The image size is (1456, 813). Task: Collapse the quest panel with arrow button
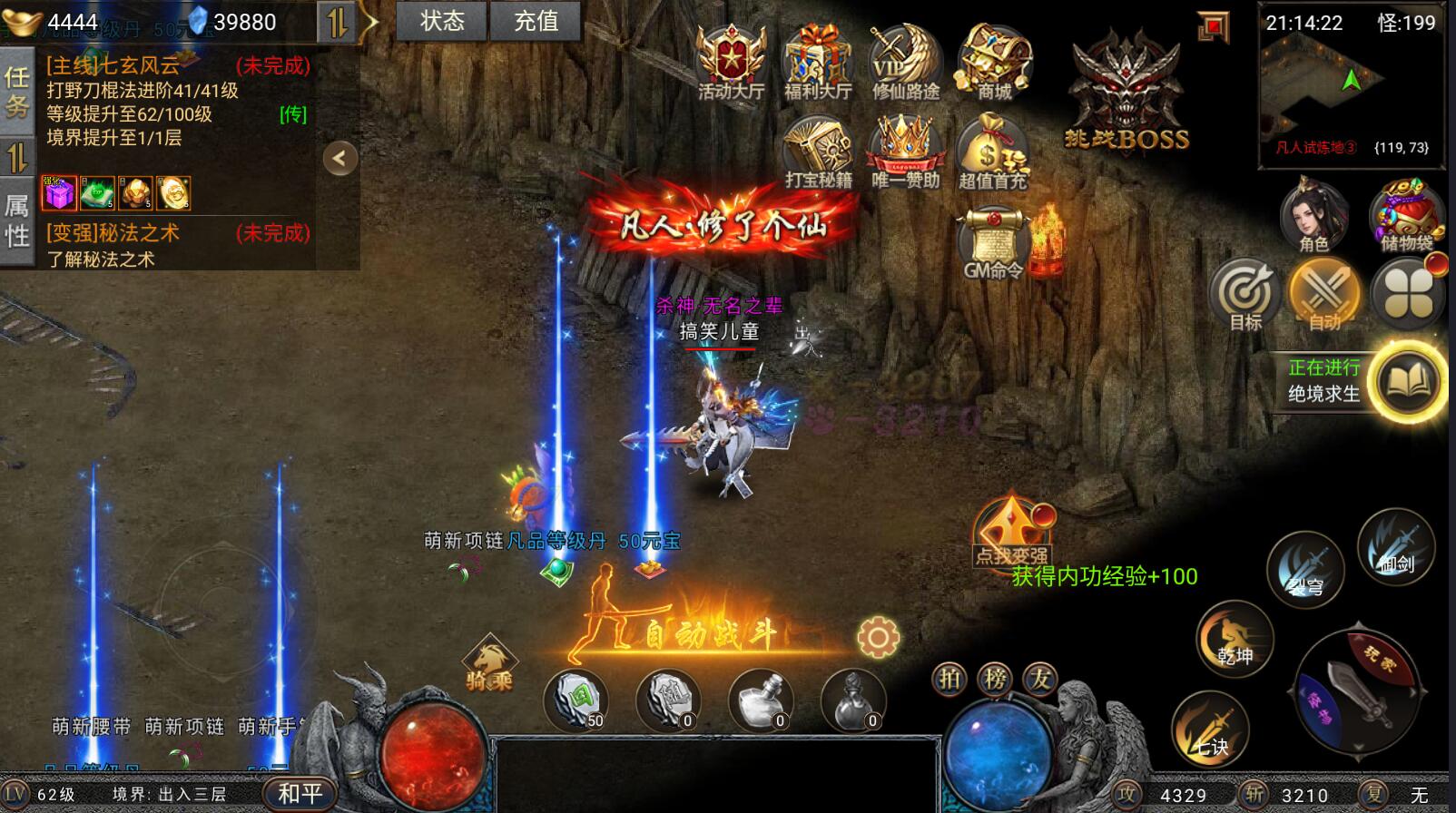(339, 159)
